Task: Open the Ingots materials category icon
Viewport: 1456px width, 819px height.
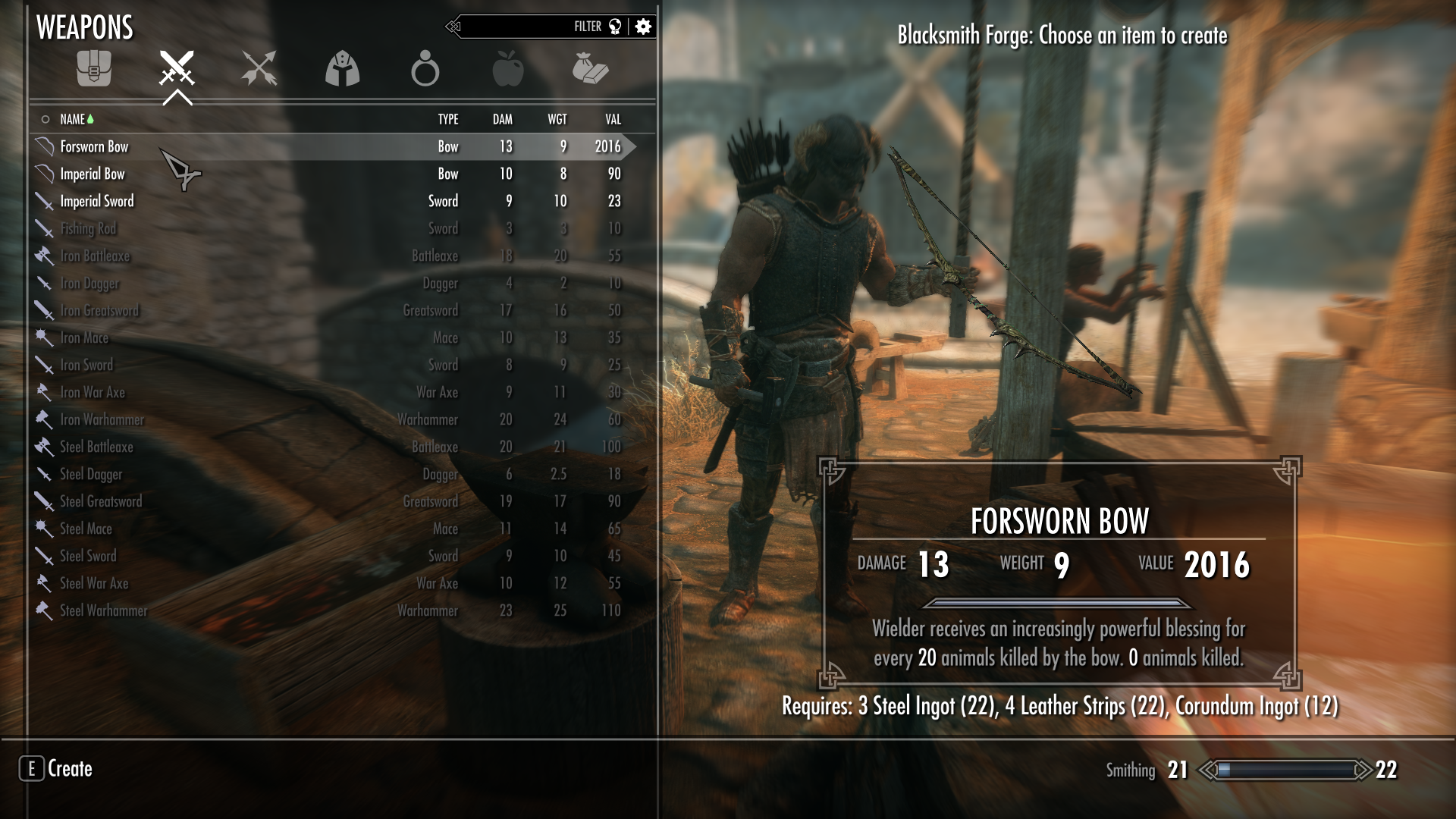Action: click(x=594, y=70)
